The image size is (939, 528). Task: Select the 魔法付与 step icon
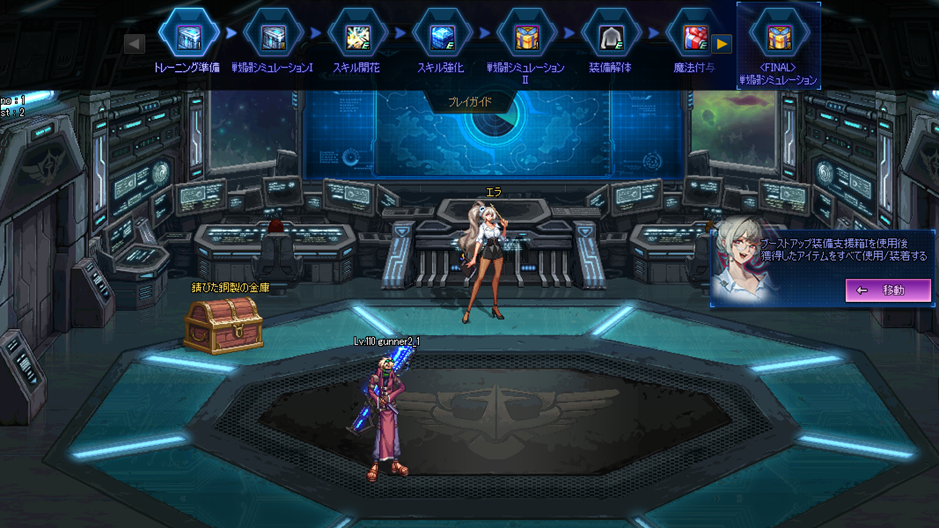[693, 36]
